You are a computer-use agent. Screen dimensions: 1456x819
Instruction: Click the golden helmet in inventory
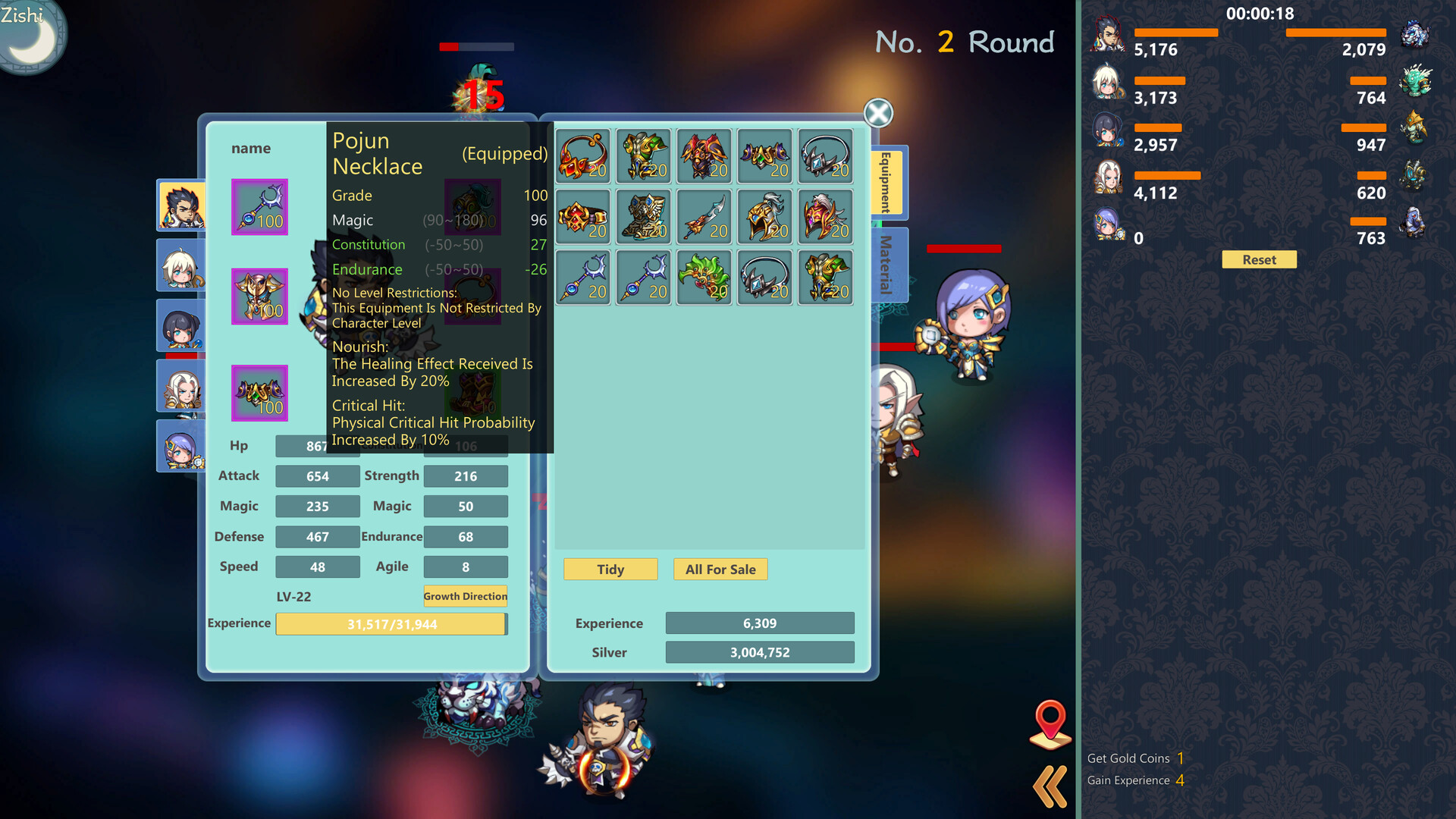point(764,216)
